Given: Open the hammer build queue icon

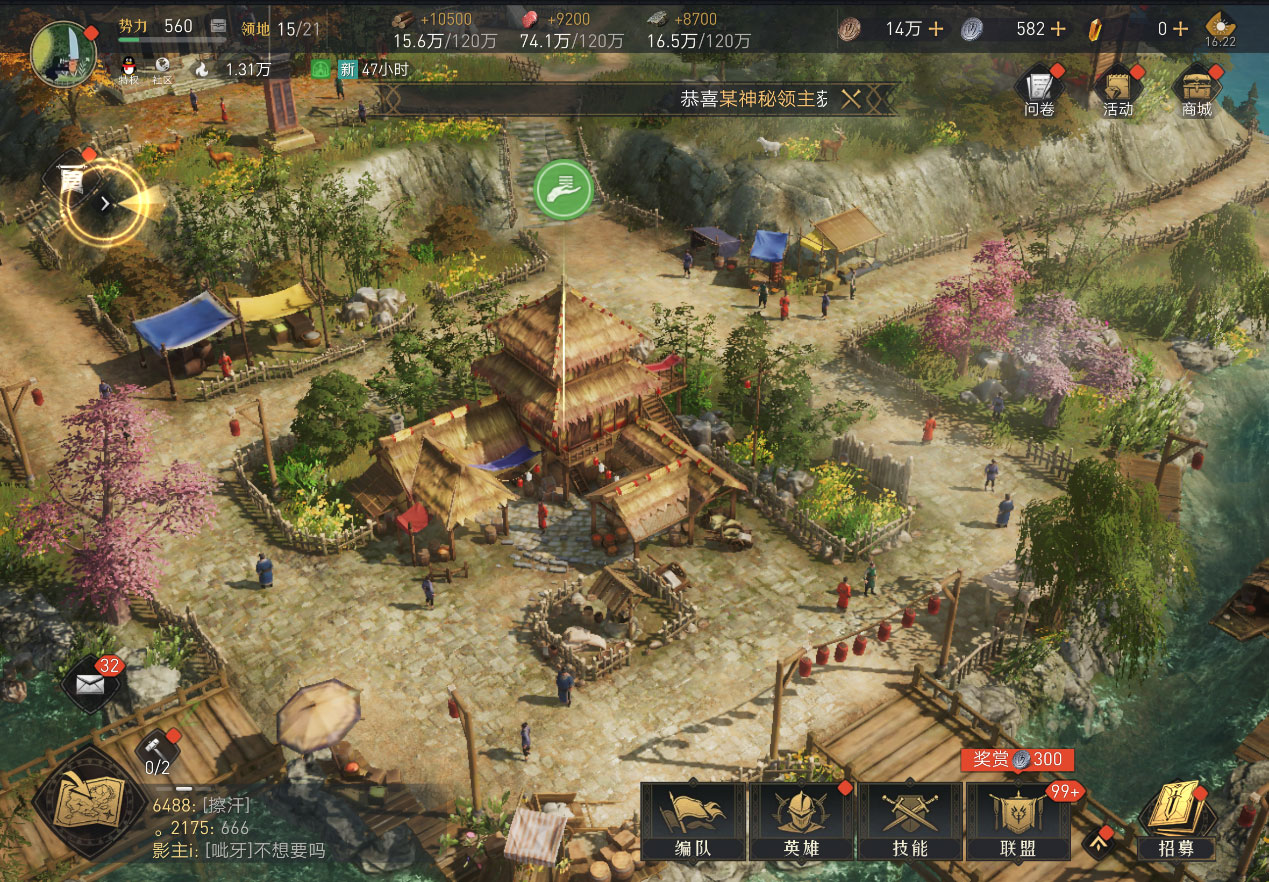Looking at the screenshot, I should click(x=157, y=749).
